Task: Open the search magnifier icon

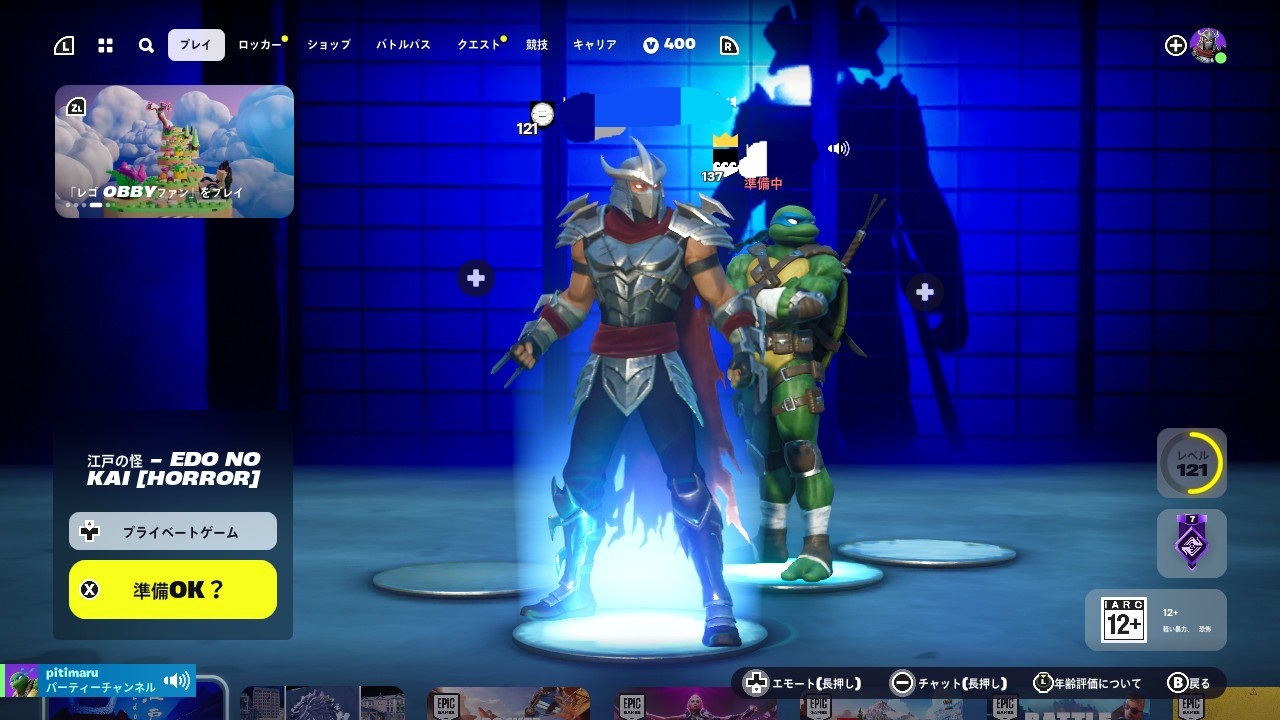Action: [x=146, y=45]
